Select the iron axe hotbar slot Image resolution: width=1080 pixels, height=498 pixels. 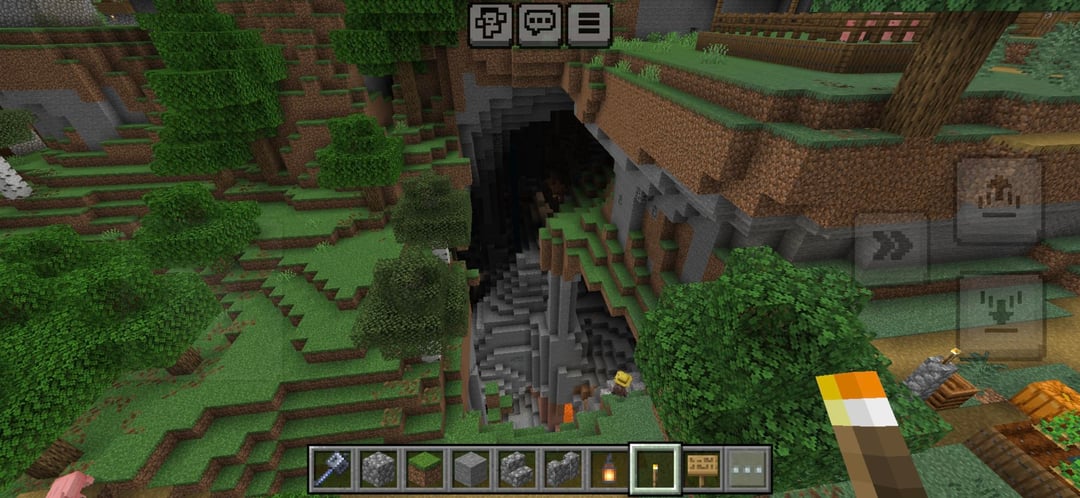[x=331, y=468]
